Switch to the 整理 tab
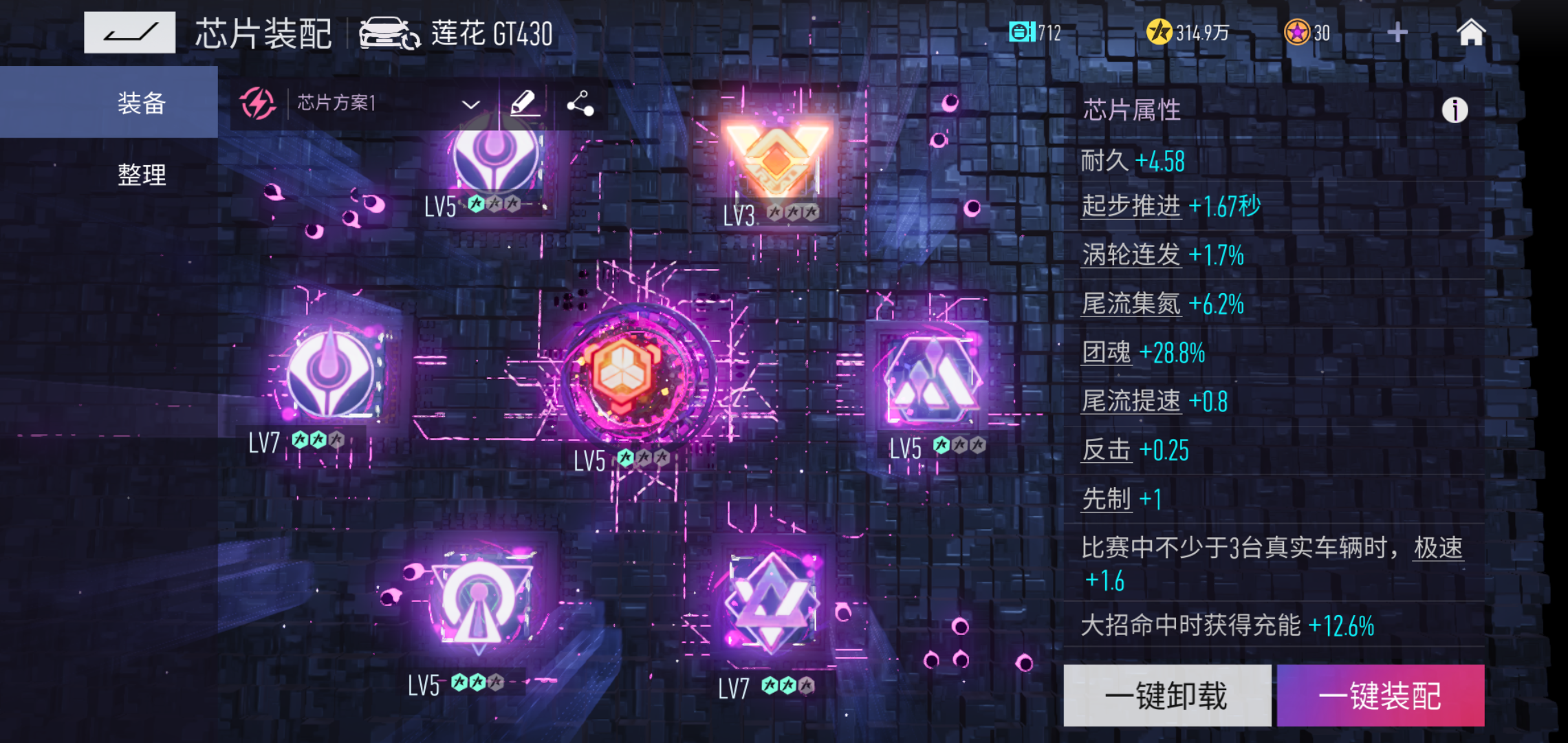 [x=143, y=175]
